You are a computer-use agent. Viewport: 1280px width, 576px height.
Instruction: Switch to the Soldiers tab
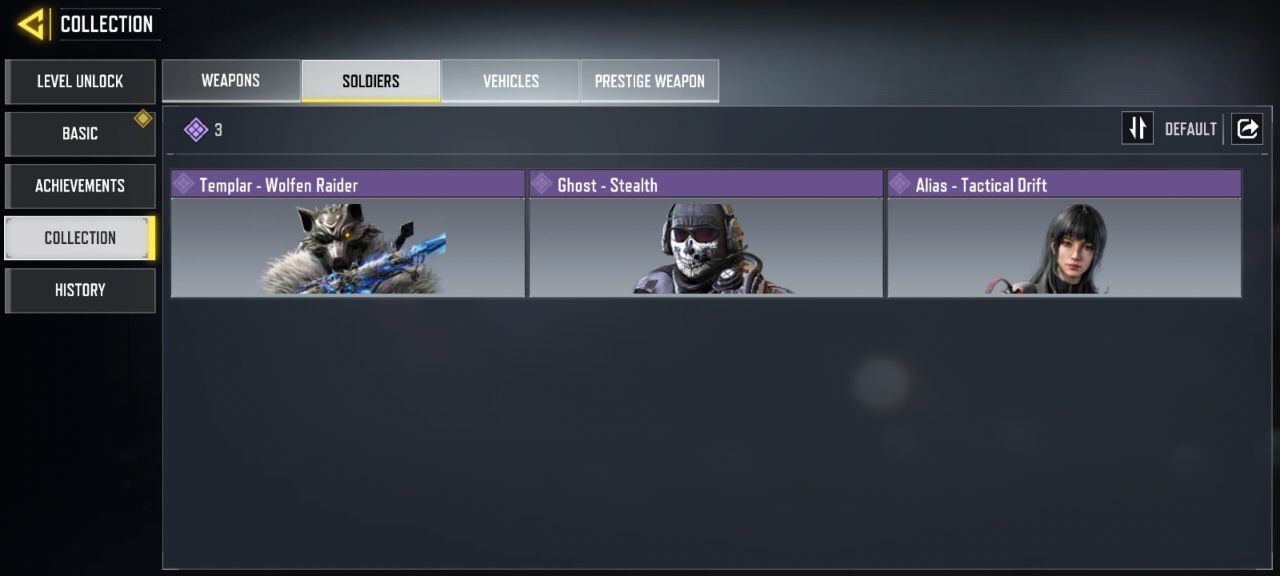point(371,81)
